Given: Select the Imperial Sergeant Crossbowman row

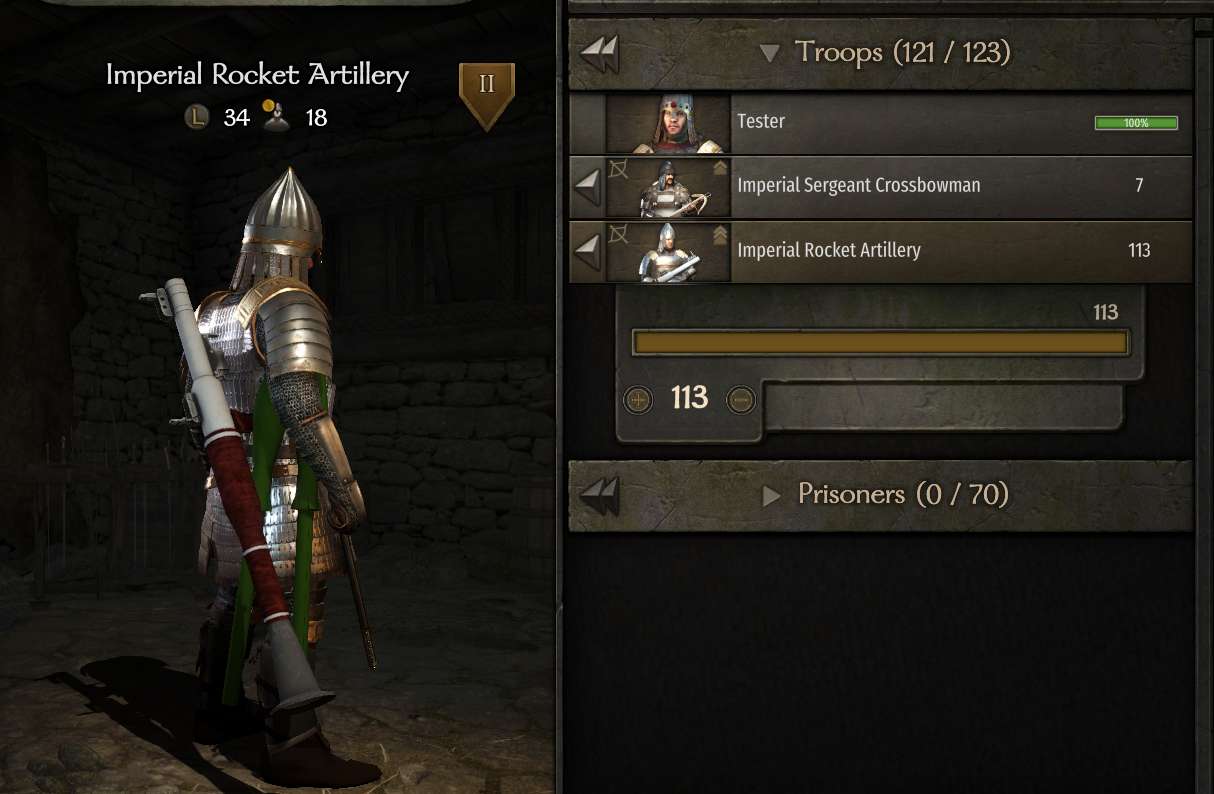Looking at the screenshot, I should tap(900, 186).
